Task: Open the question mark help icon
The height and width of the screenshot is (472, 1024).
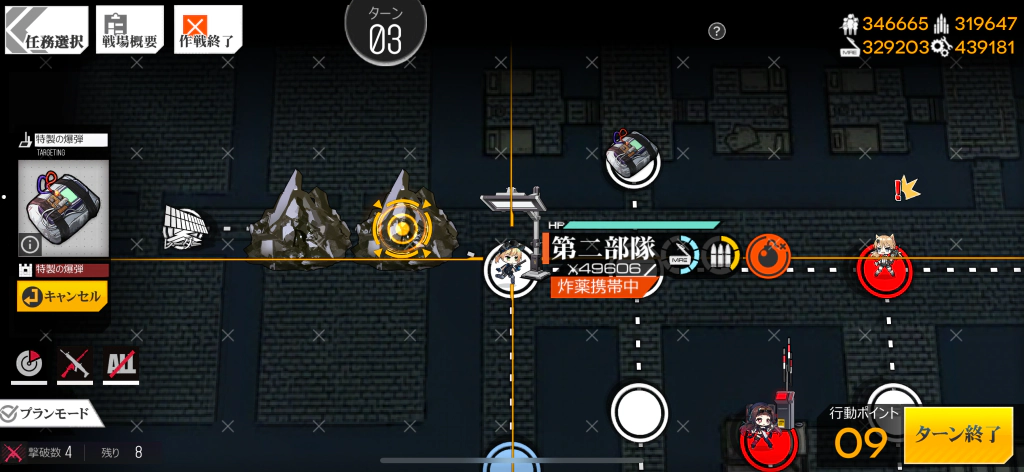Action: (x=717, y=32)
